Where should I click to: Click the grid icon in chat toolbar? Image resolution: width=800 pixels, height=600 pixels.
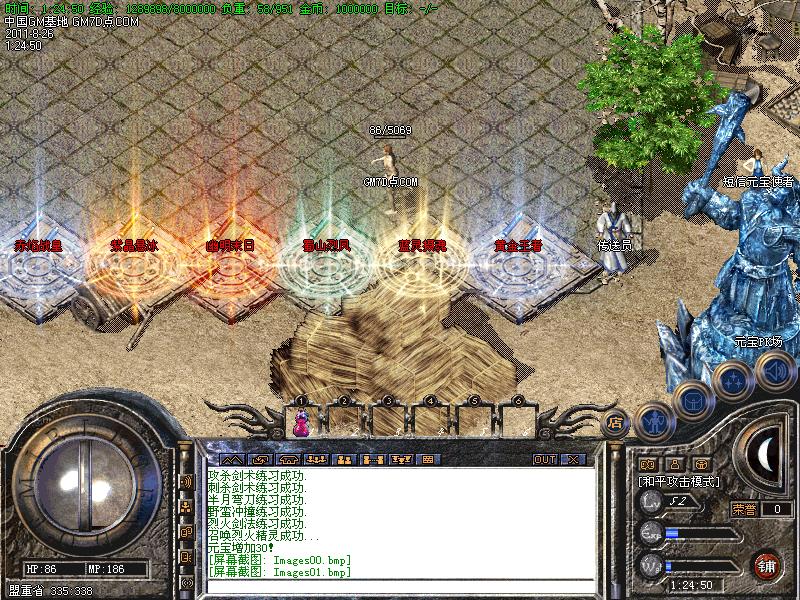(427, 459)
